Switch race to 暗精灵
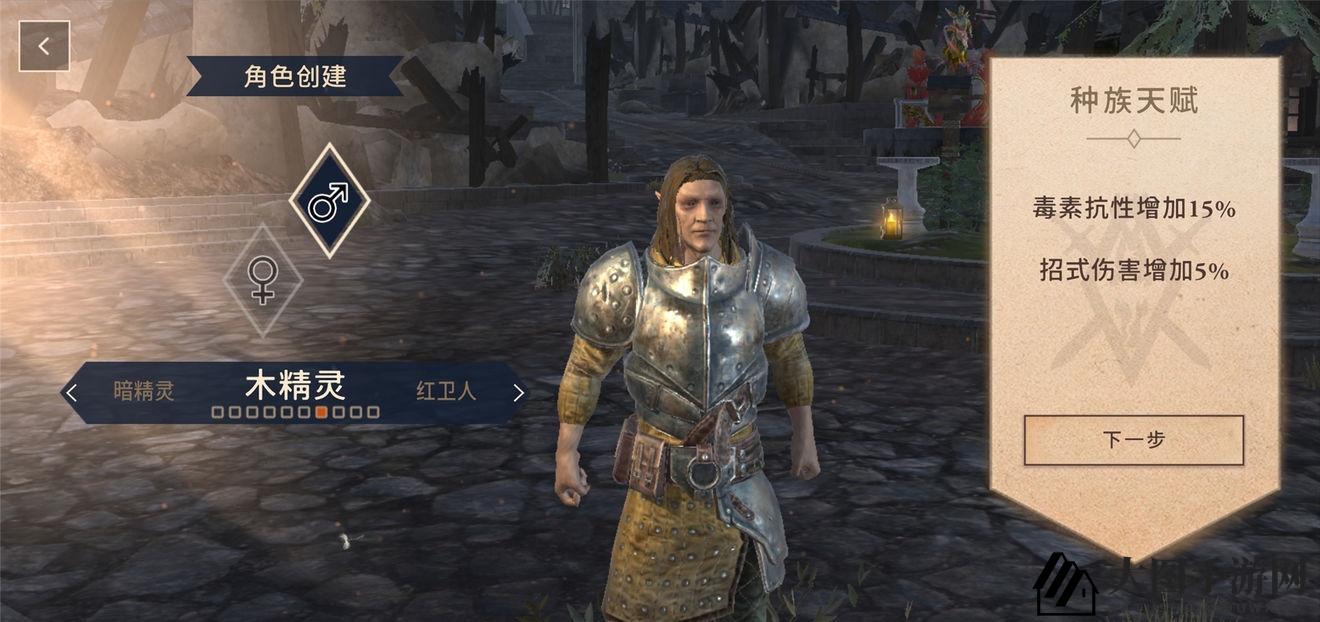Image resolution: width=1320 pixels, height=622 pixels. (x=144, y=391)
